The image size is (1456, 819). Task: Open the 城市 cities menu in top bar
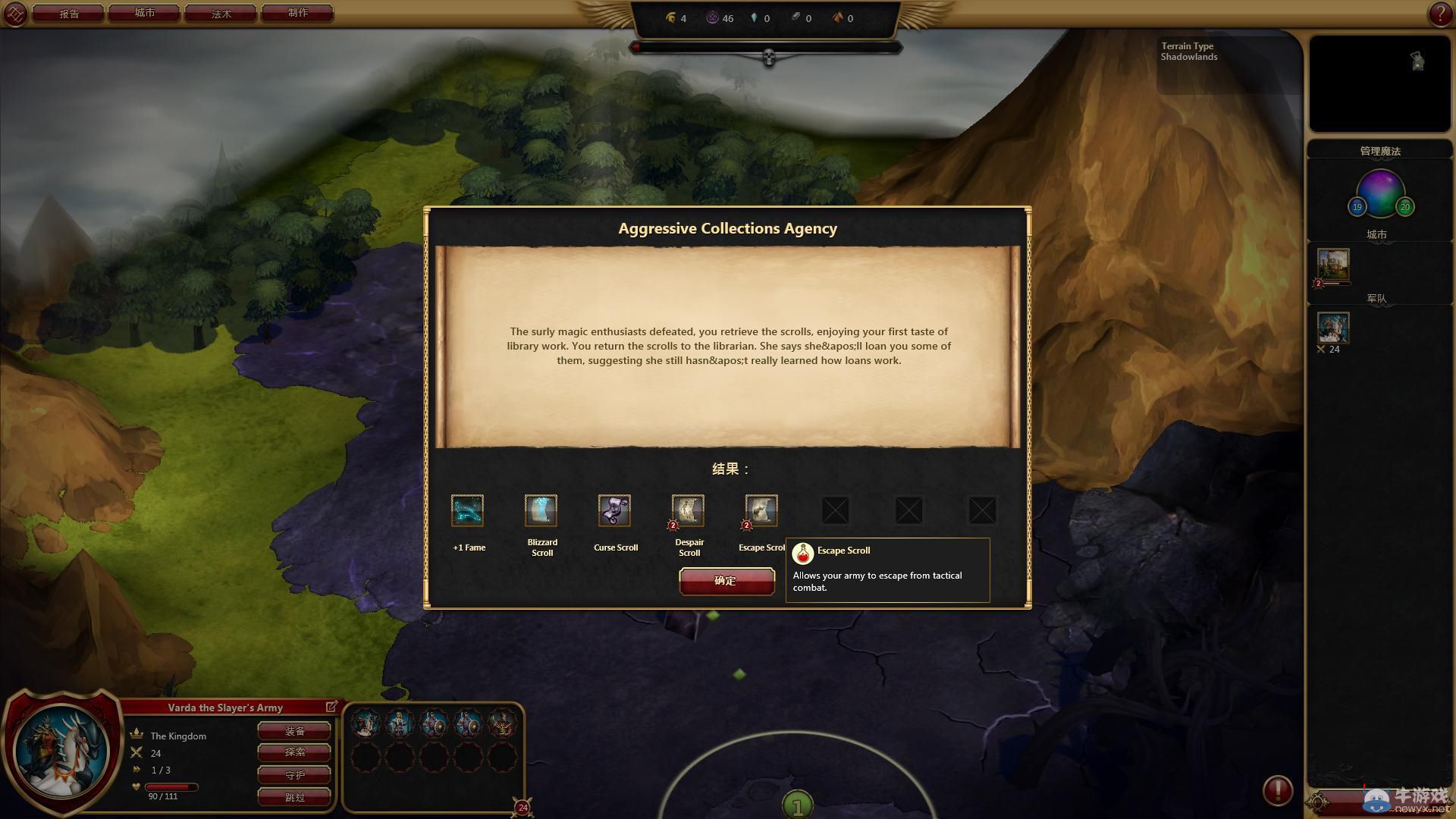[x=144, y=13]
